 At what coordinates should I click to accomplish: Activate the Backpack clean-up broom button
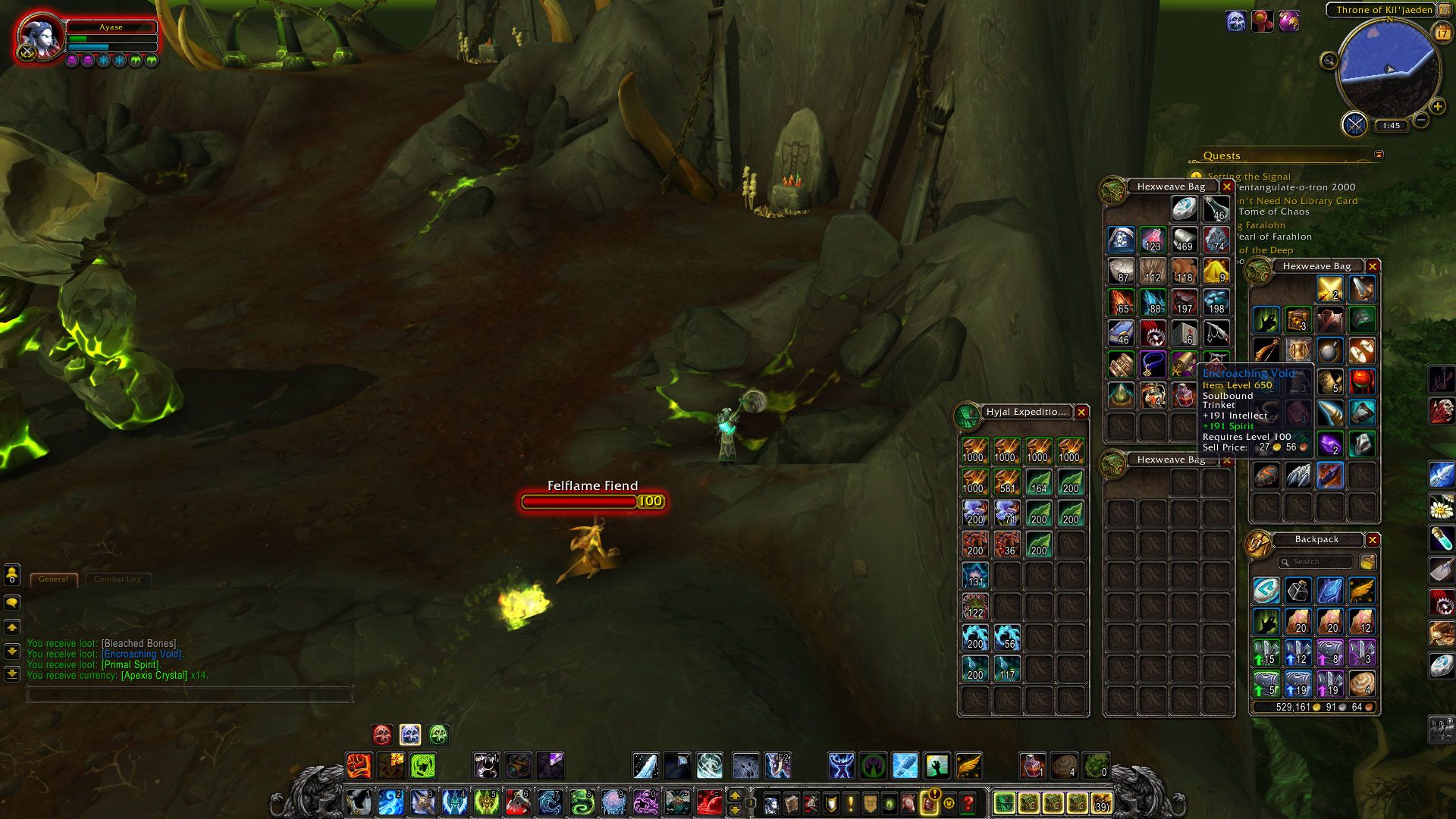[1367, 562]
